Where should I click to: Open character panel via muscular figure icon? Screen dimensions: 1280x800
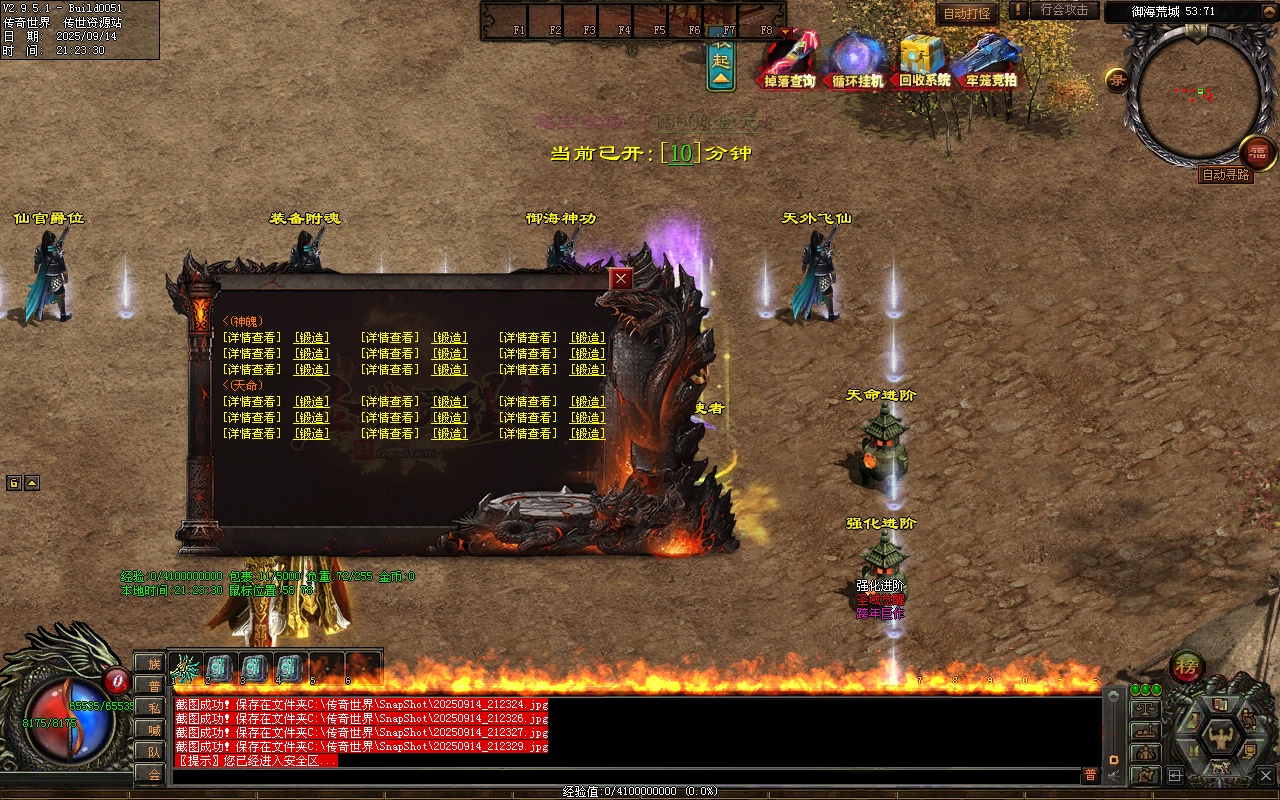point(1220,738)
